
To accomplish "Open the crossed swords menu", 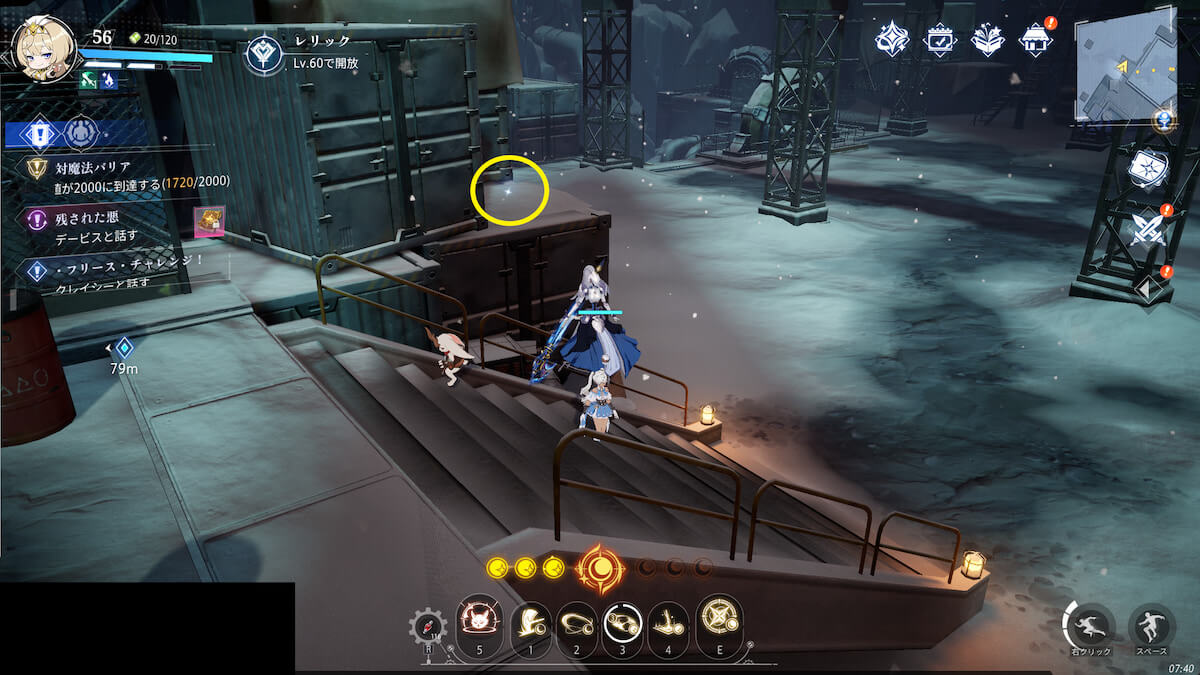I will pyautogui.click(x=1146, y=230).
